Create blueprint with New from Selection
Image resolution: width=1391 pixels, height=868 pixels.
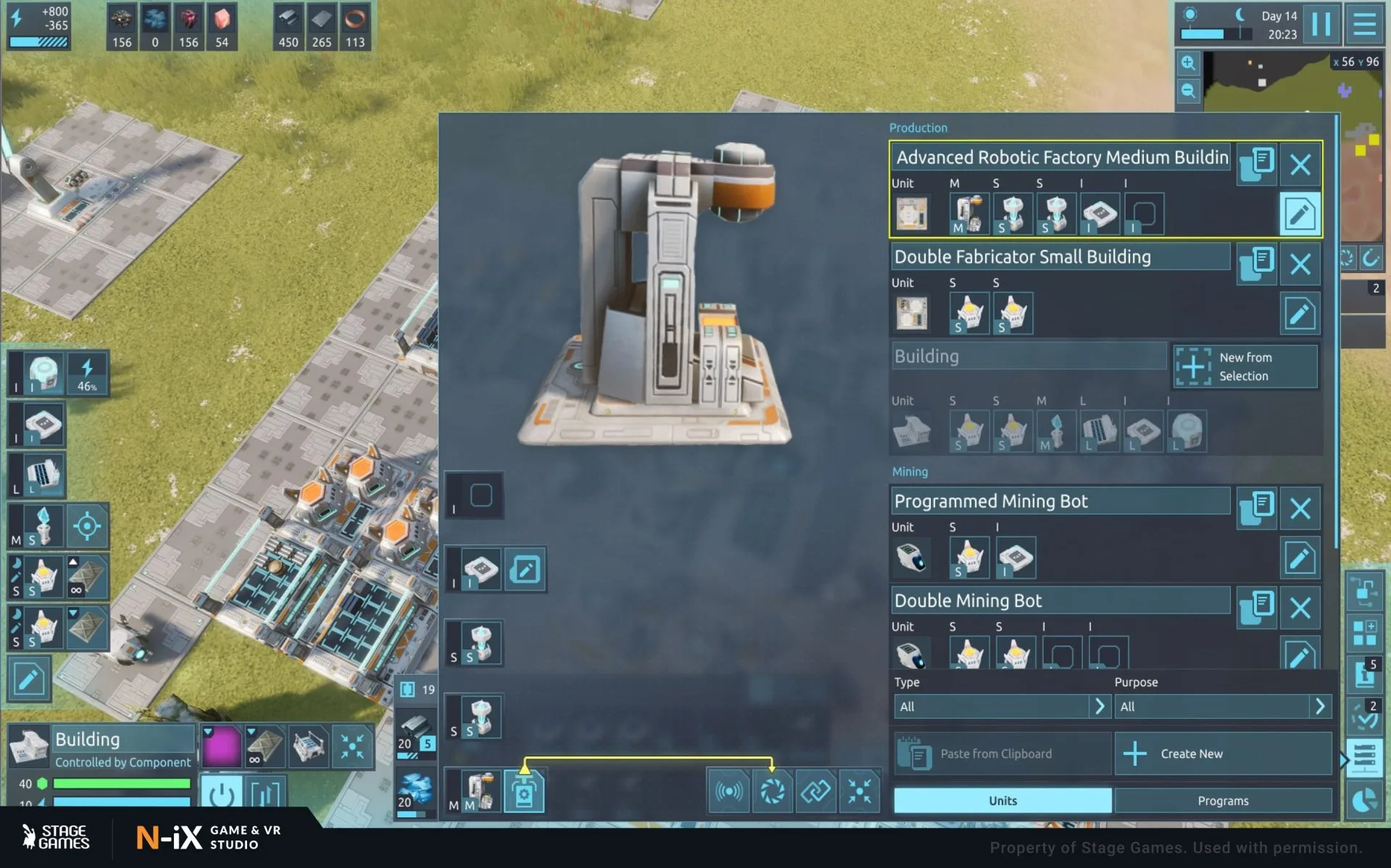tap(1245, 367)
